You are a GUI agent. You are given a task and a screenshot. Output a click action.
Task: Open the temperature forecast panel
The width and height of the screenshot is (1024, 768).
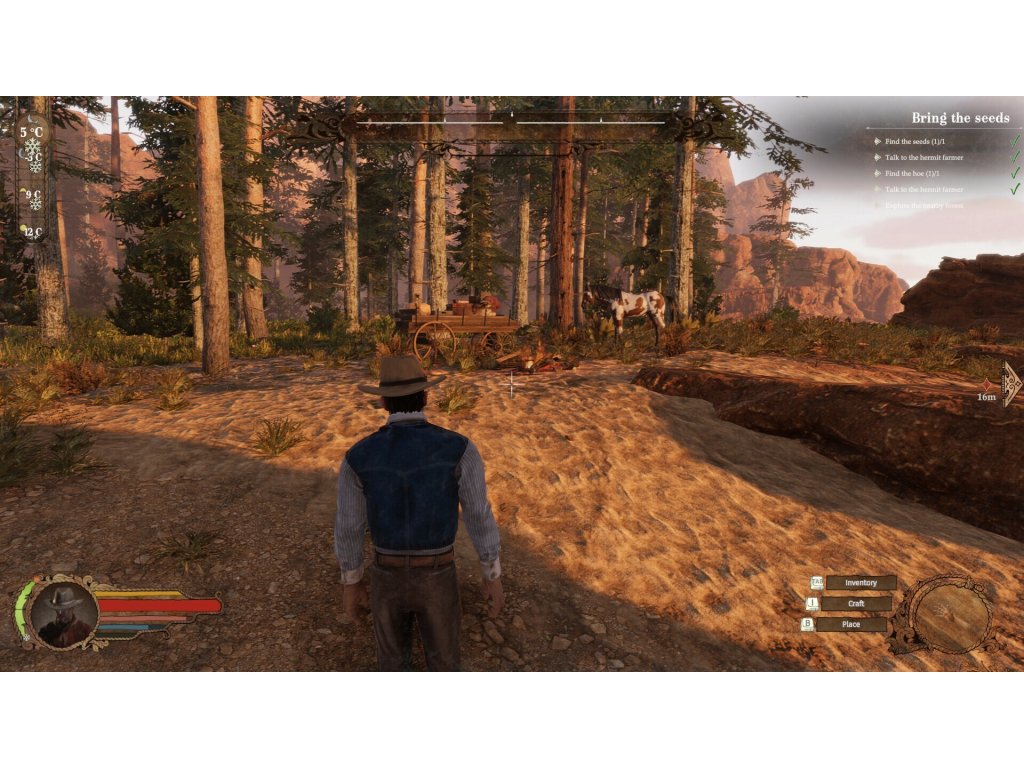[33, 179]
